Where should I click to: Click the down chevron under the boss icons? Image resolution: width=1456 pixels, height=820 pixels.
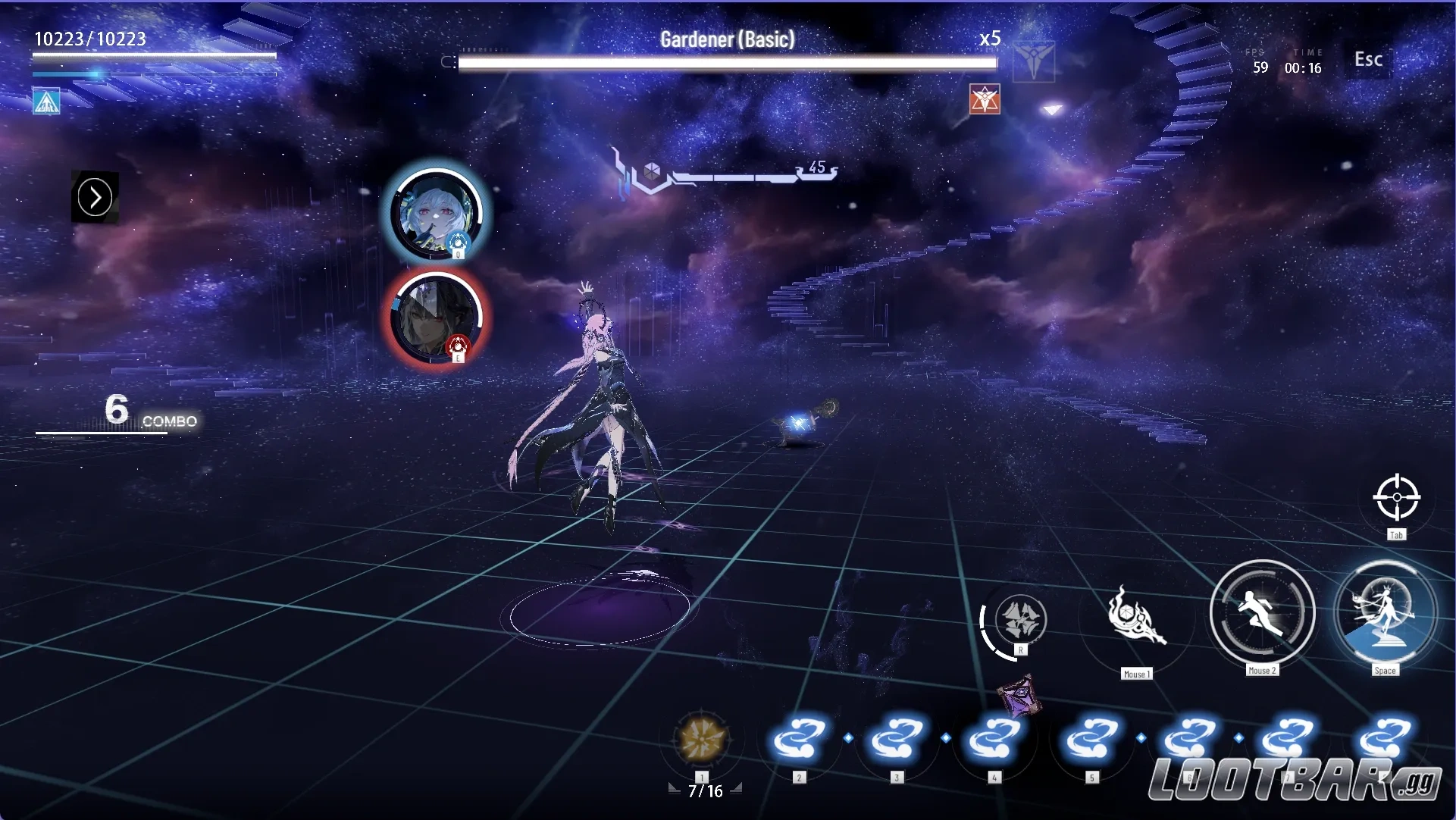pyautogui.click(x=1052, y=111)
